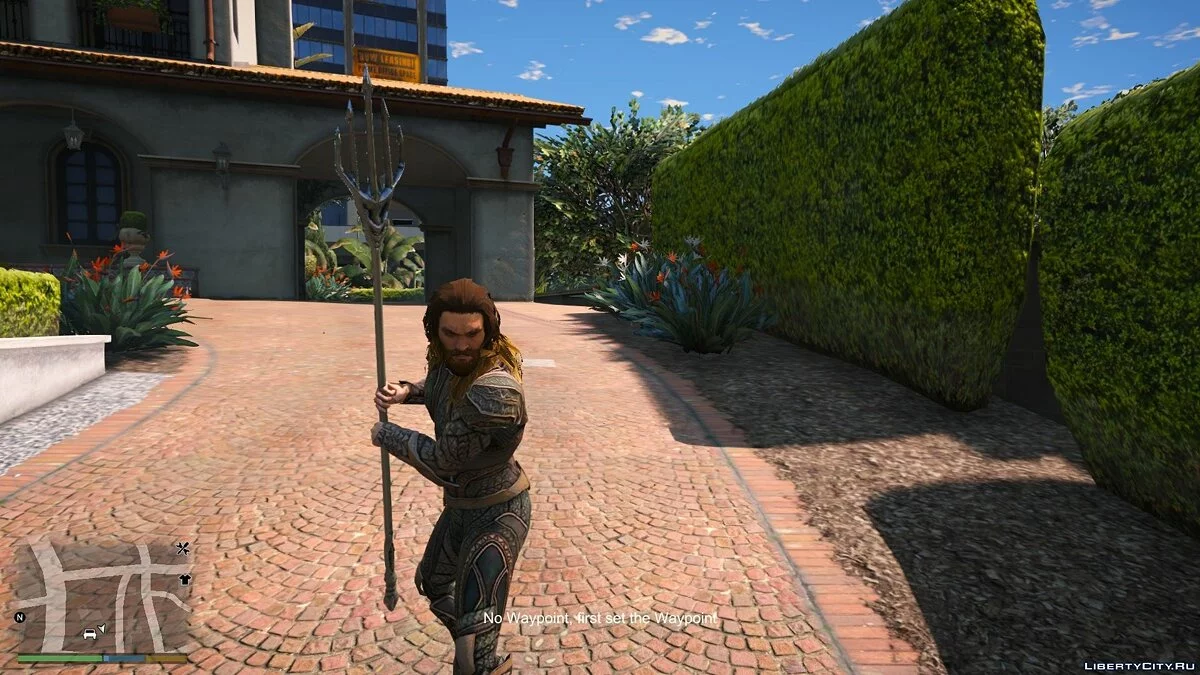The width and height of the screenshot is (1200, 675).
Task: Select the clothing store shirt blip
Action: pos(185,579)
